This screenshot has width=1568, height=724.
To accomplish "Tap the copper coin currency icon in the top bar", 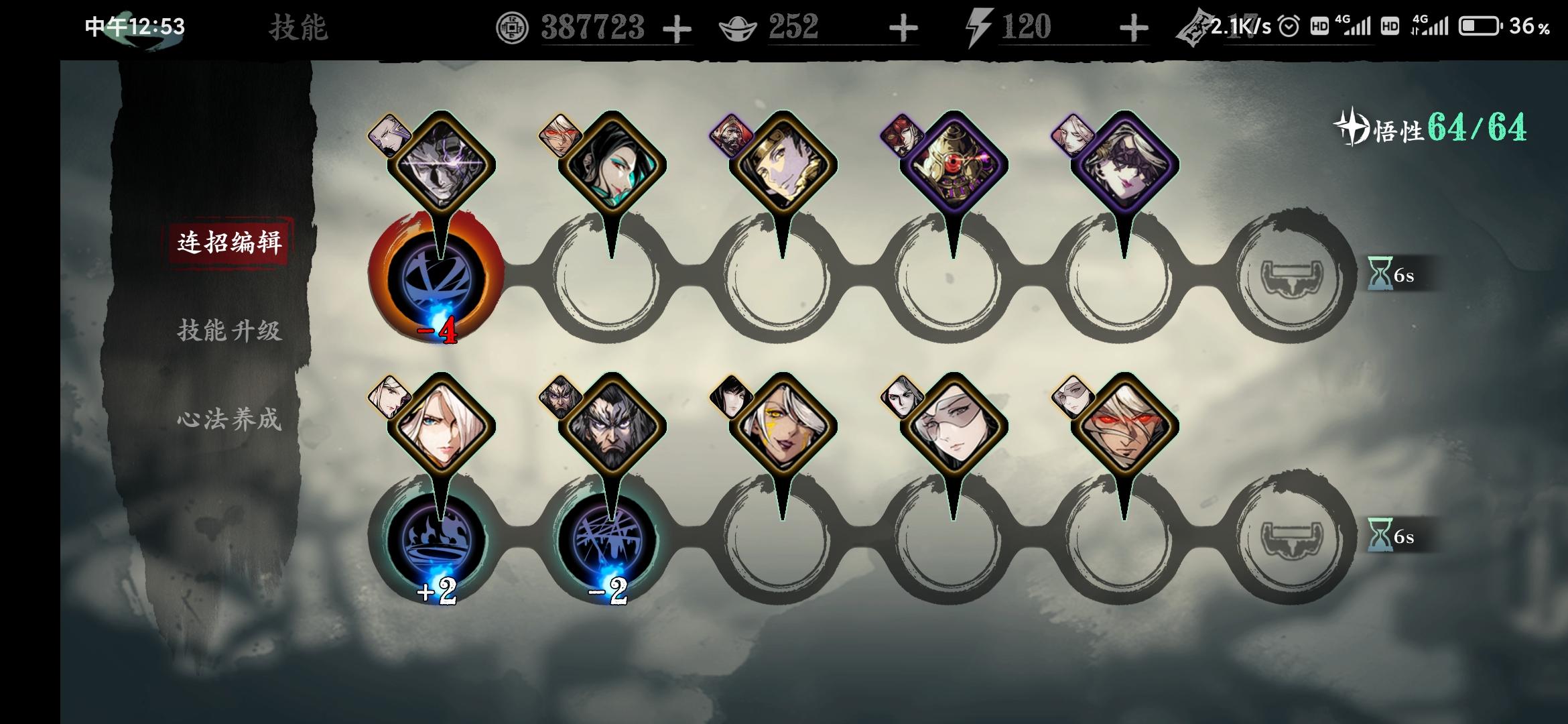I will (x=513, y=27).
